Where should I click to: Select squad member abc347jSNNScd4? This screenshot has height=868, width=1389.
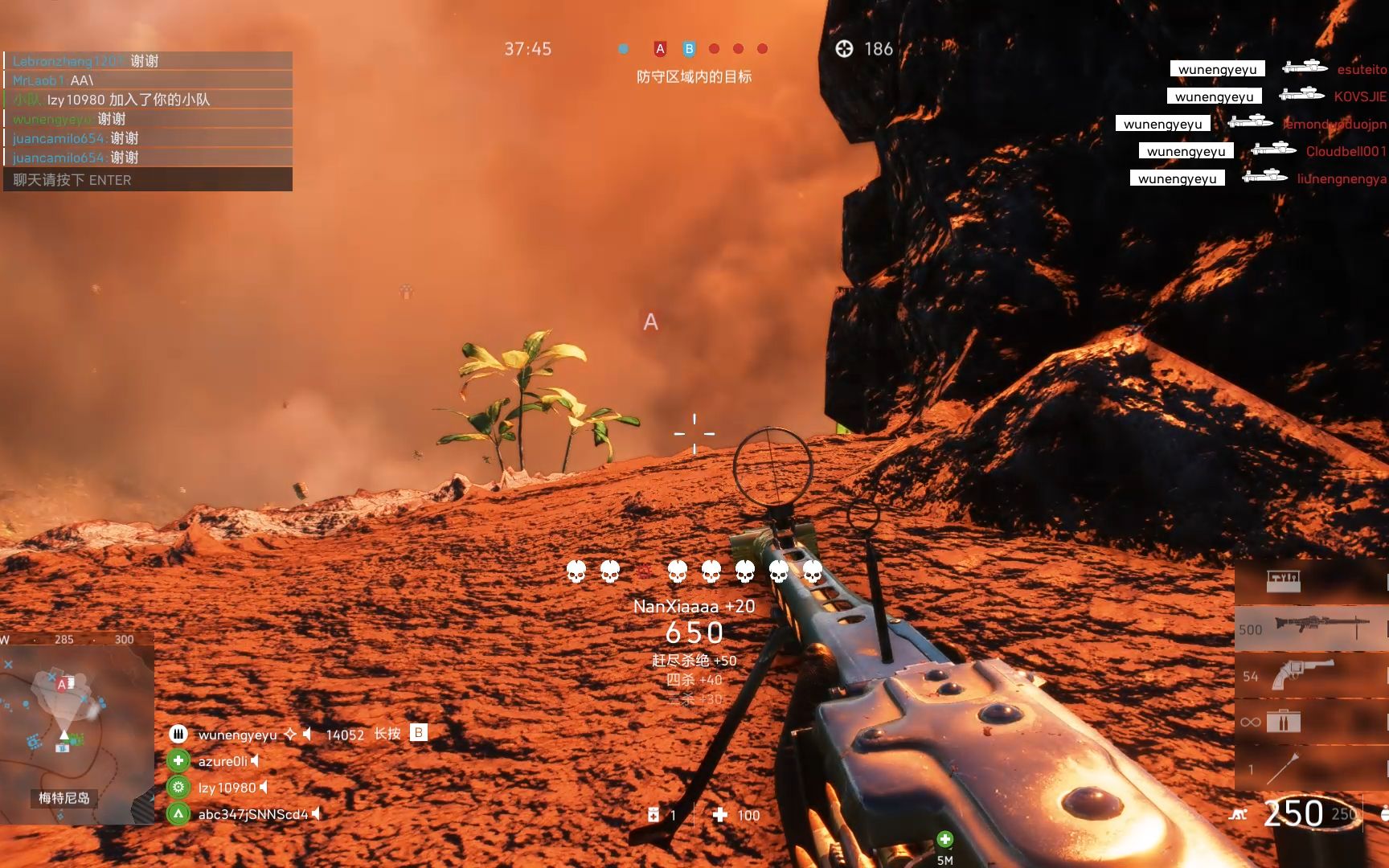(x=252, y=814)
